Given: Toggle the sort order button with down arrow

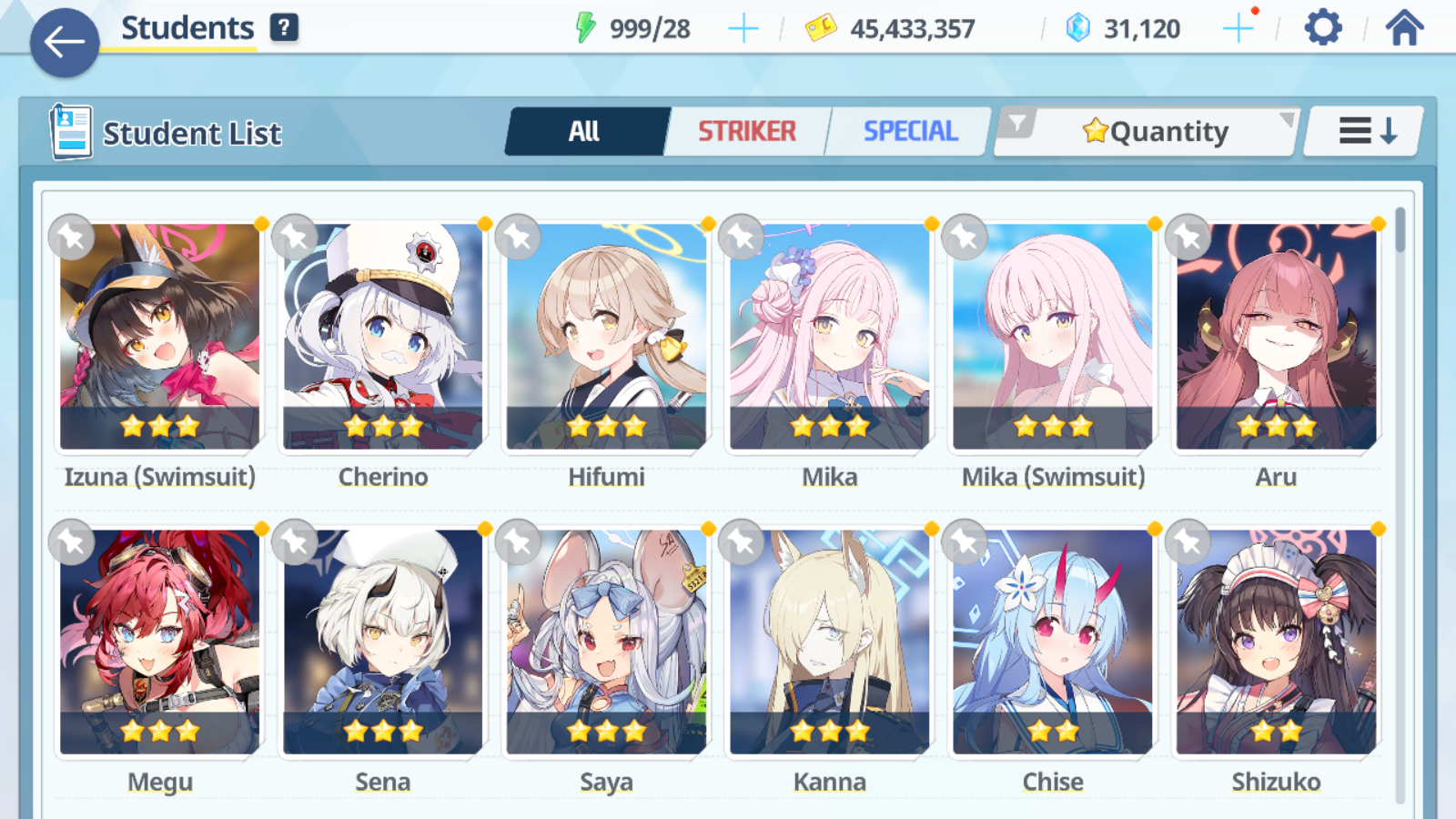Looking at the screenshot, I should pyautogui.click(x=1362, y=131).
